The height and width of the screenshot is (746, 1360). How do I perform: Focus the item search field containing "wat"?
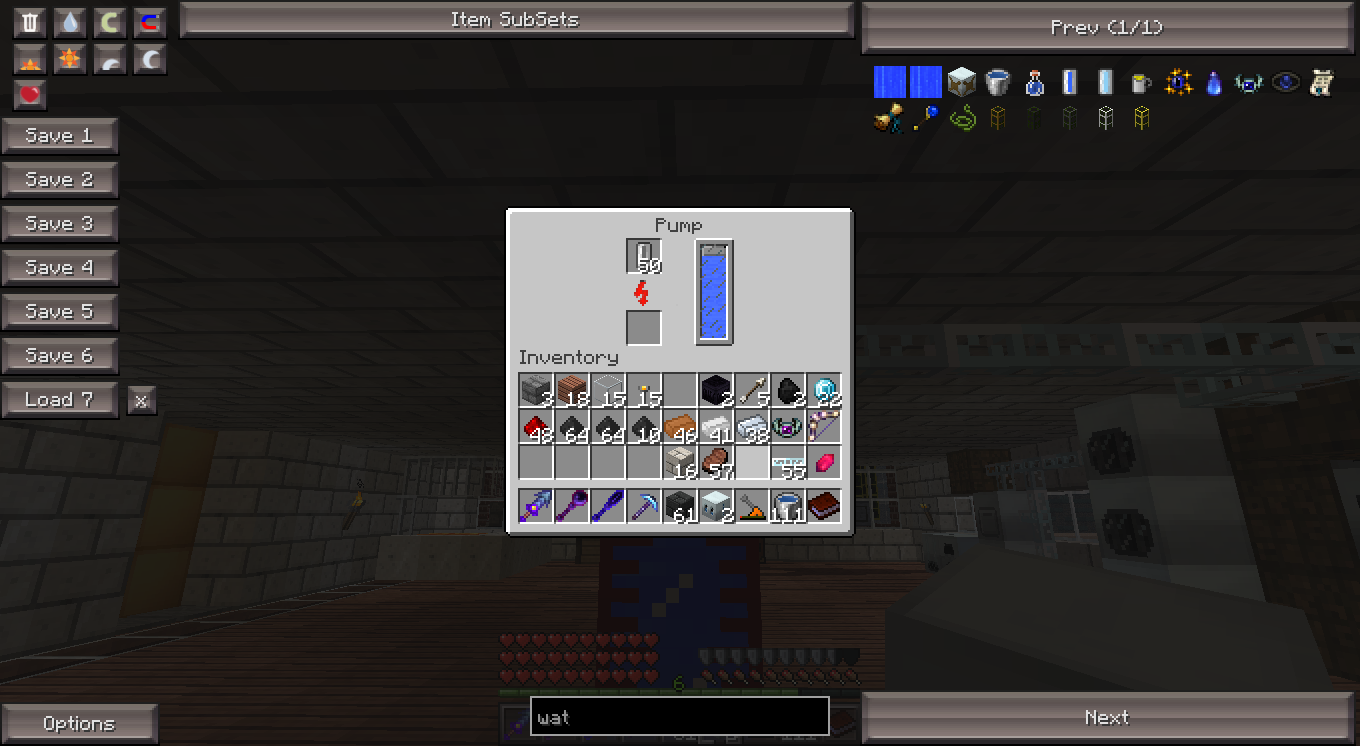[679, 716]
